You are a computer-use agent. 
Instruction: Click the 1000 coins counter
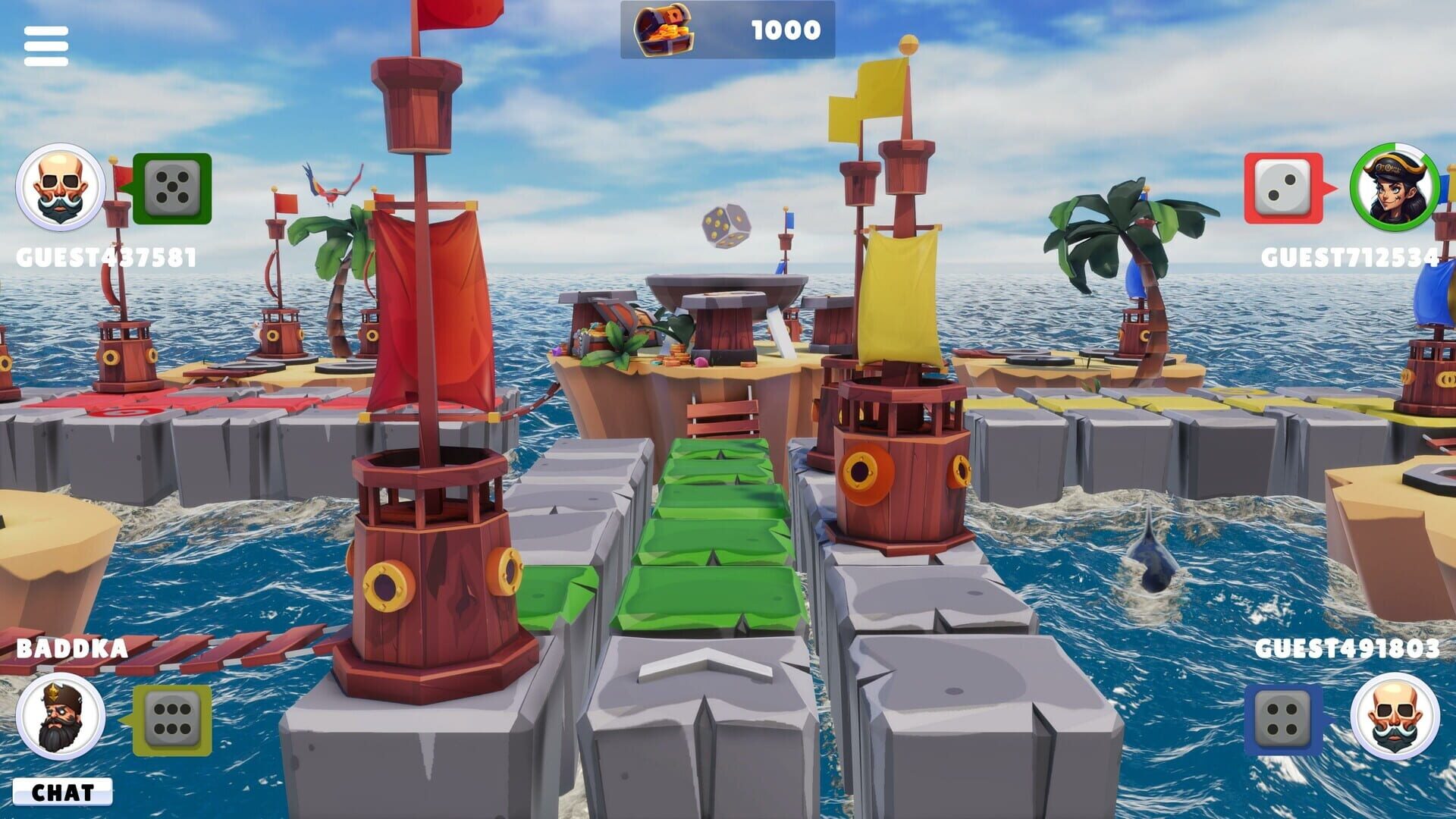point(785,31)
